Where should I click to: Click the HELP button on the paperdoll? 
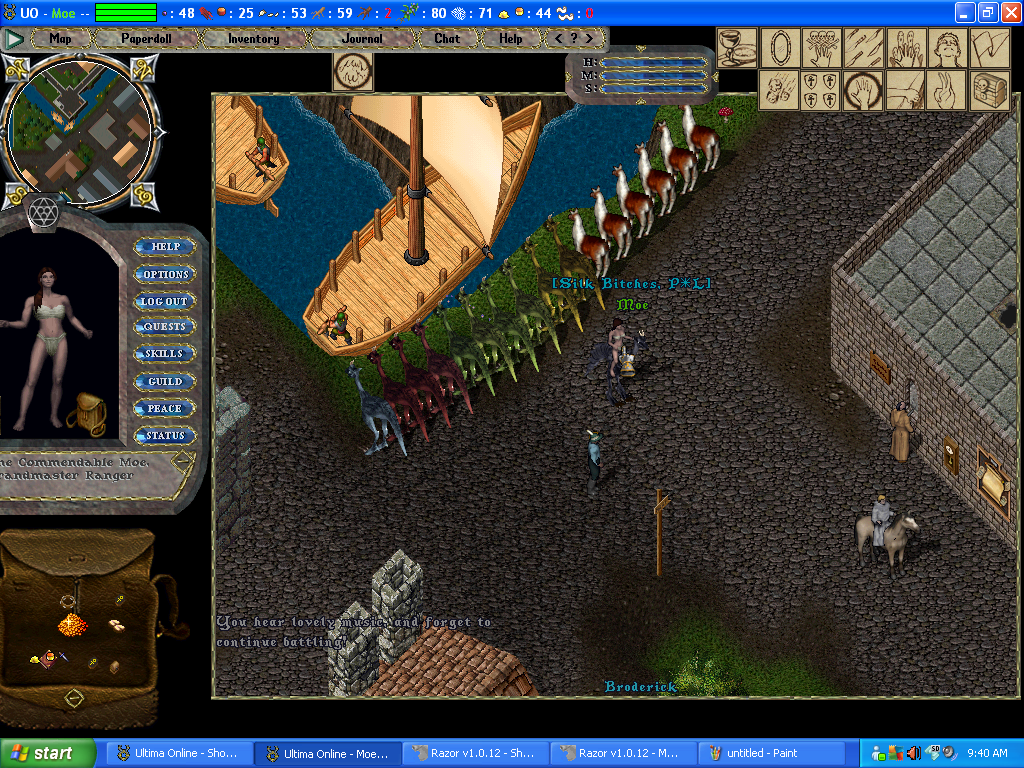[165, 247]
